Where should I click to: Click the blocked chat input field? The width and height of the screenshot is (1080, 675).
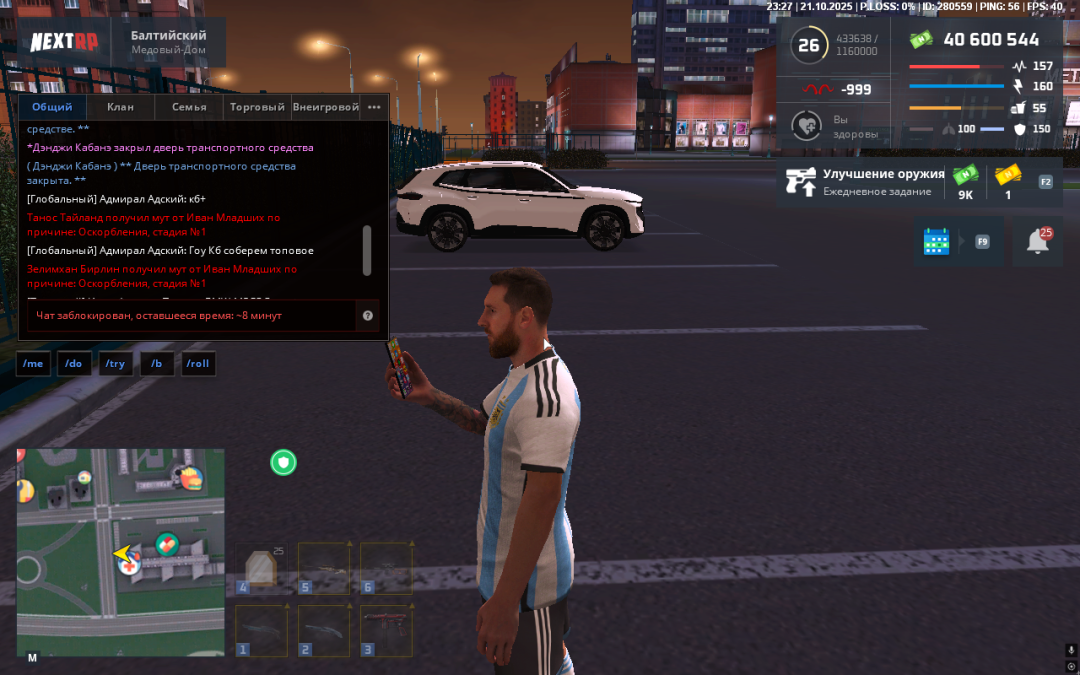click(190, 316)
